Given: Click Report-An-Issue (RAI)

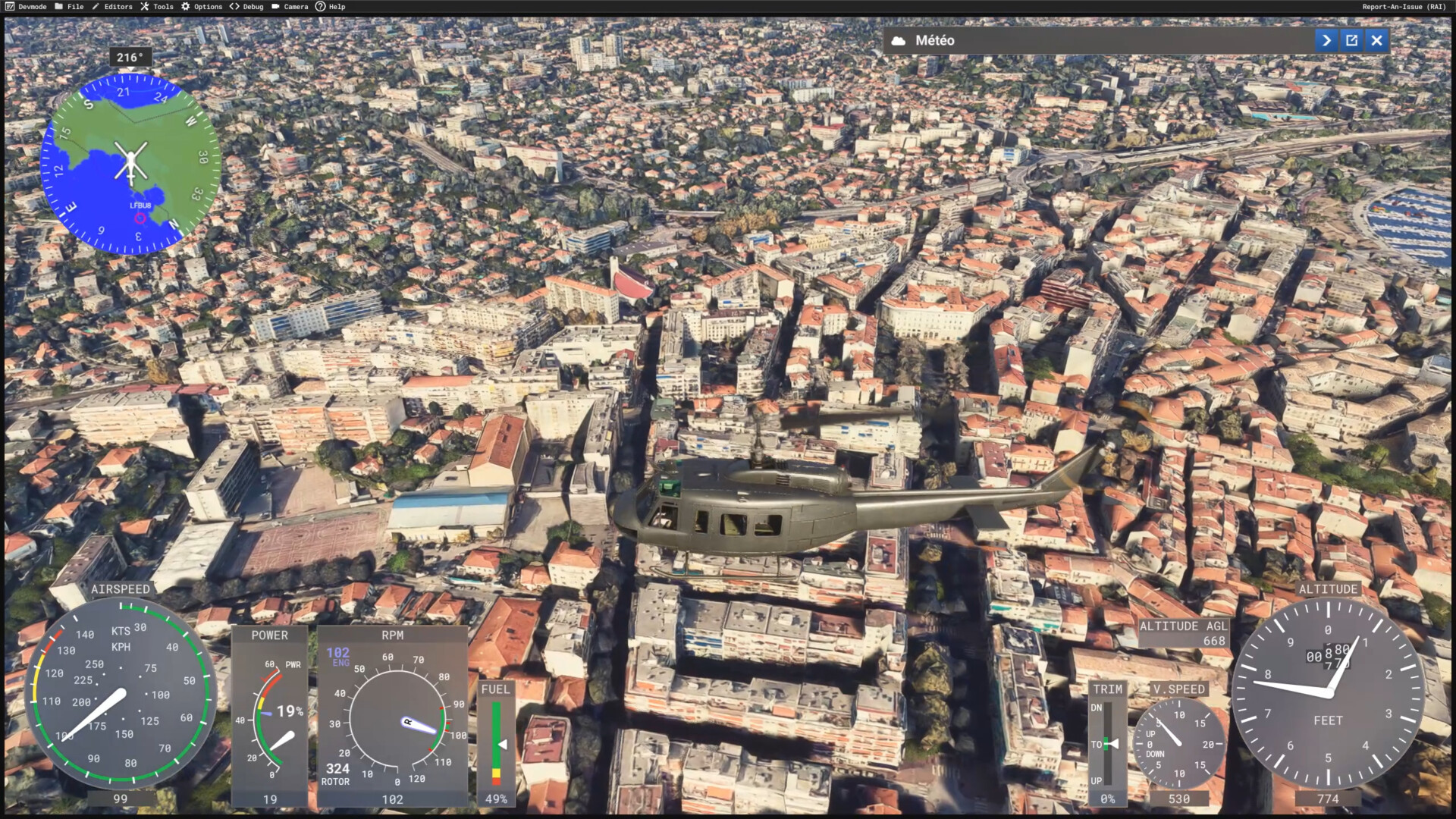Looking at the screenshot, I should [1404, 7].
